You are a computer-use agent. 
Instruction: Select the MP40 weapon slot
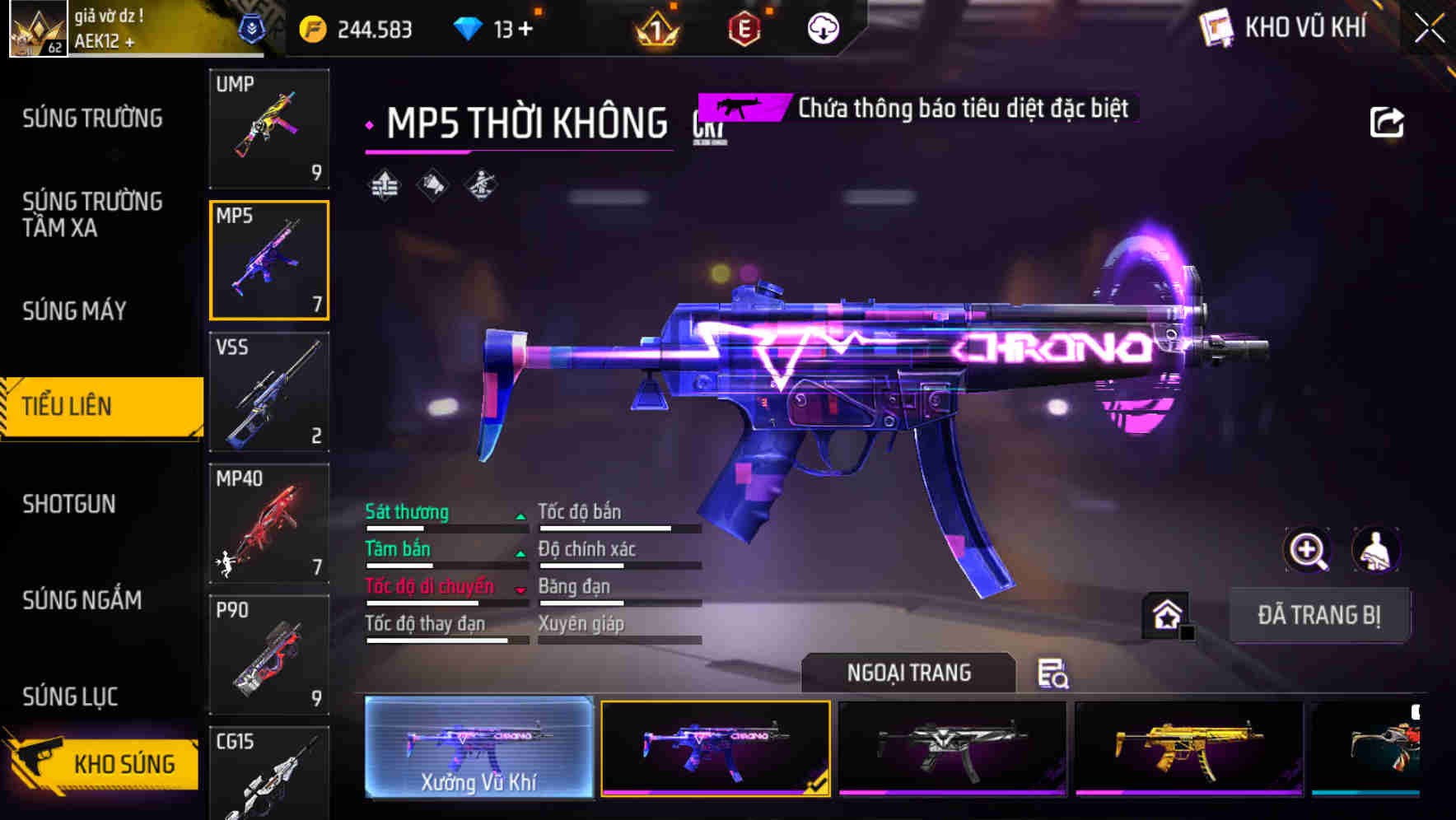269,523
